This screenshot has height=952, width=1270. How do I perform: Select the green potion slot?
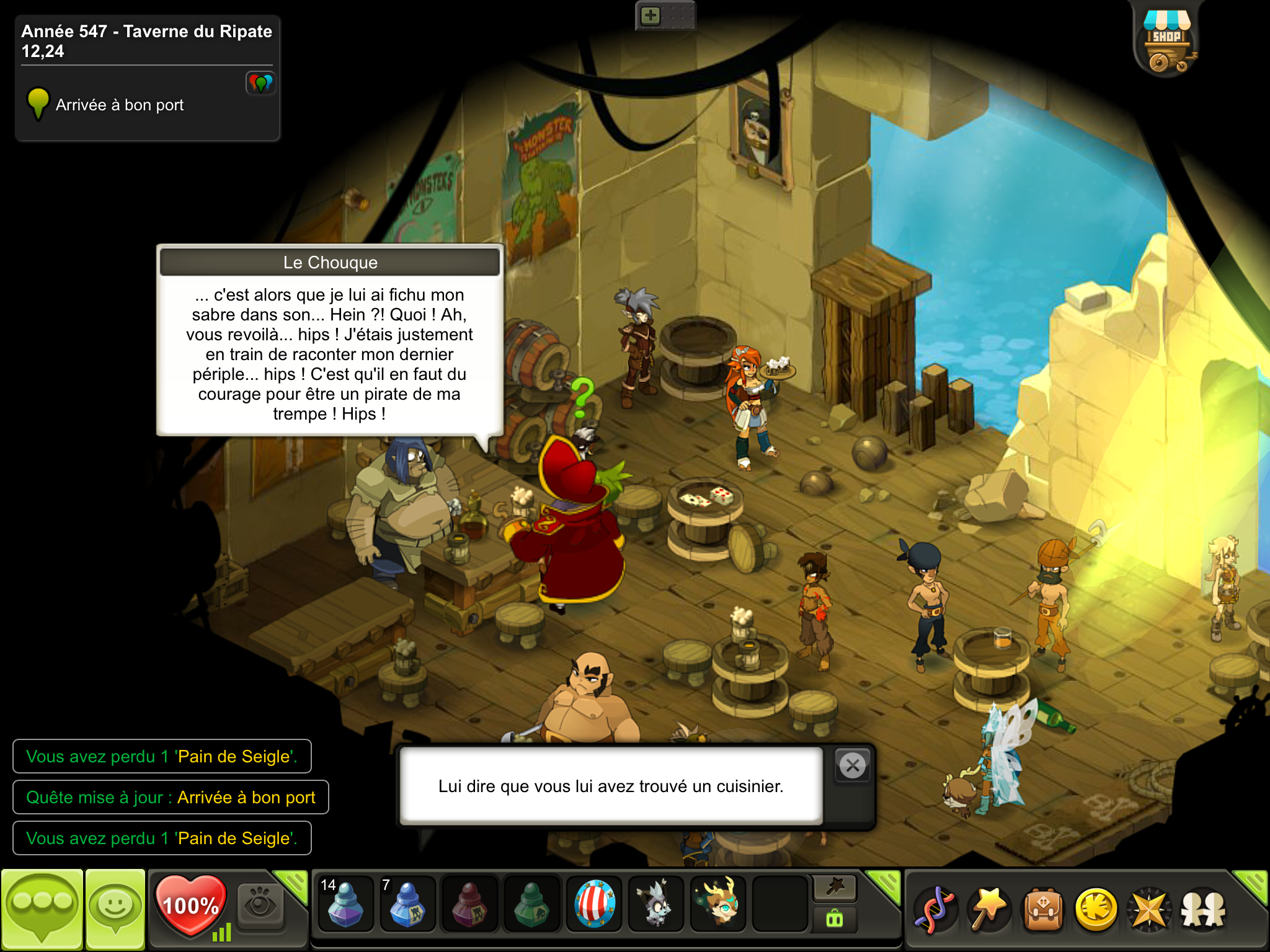tap(531, 904)
